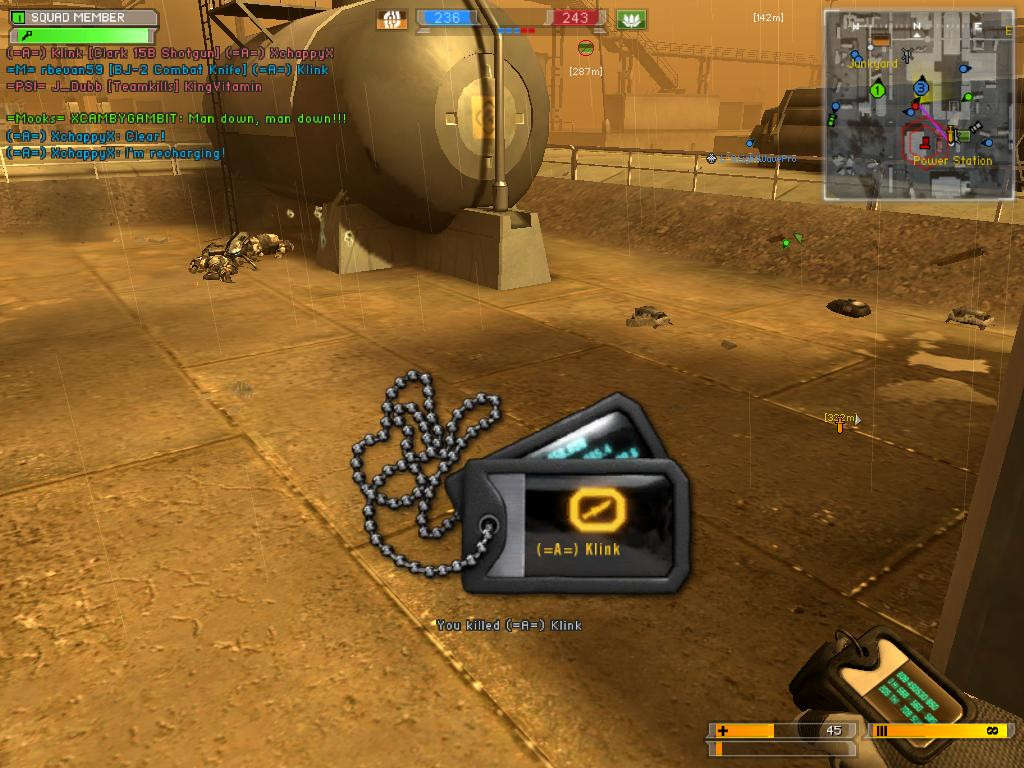Click the red enemy flag marker at 287m
The width and height of the screenshot is (1024, 768).
585,47
